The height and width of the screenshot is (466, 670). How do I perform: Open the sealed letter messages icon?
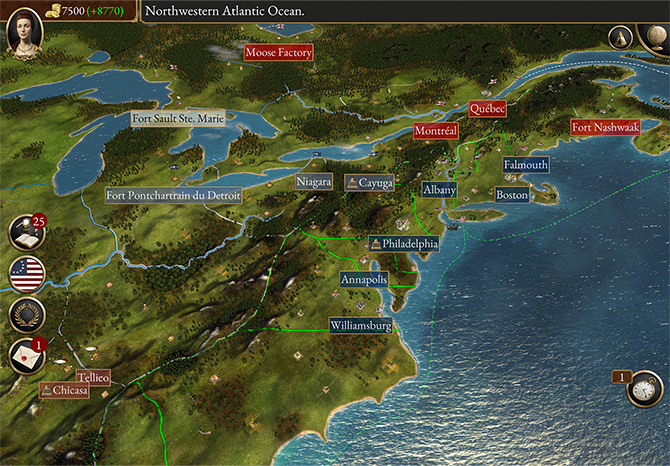tap(27, 355)
